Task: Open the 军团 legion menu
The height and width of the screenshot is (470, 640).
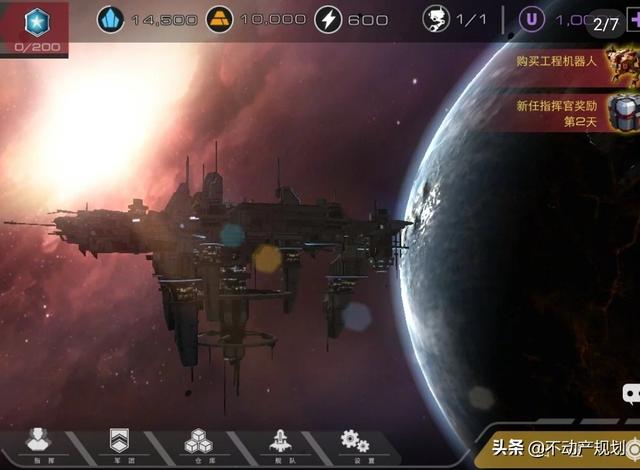Action: click(x=117, y=443)
